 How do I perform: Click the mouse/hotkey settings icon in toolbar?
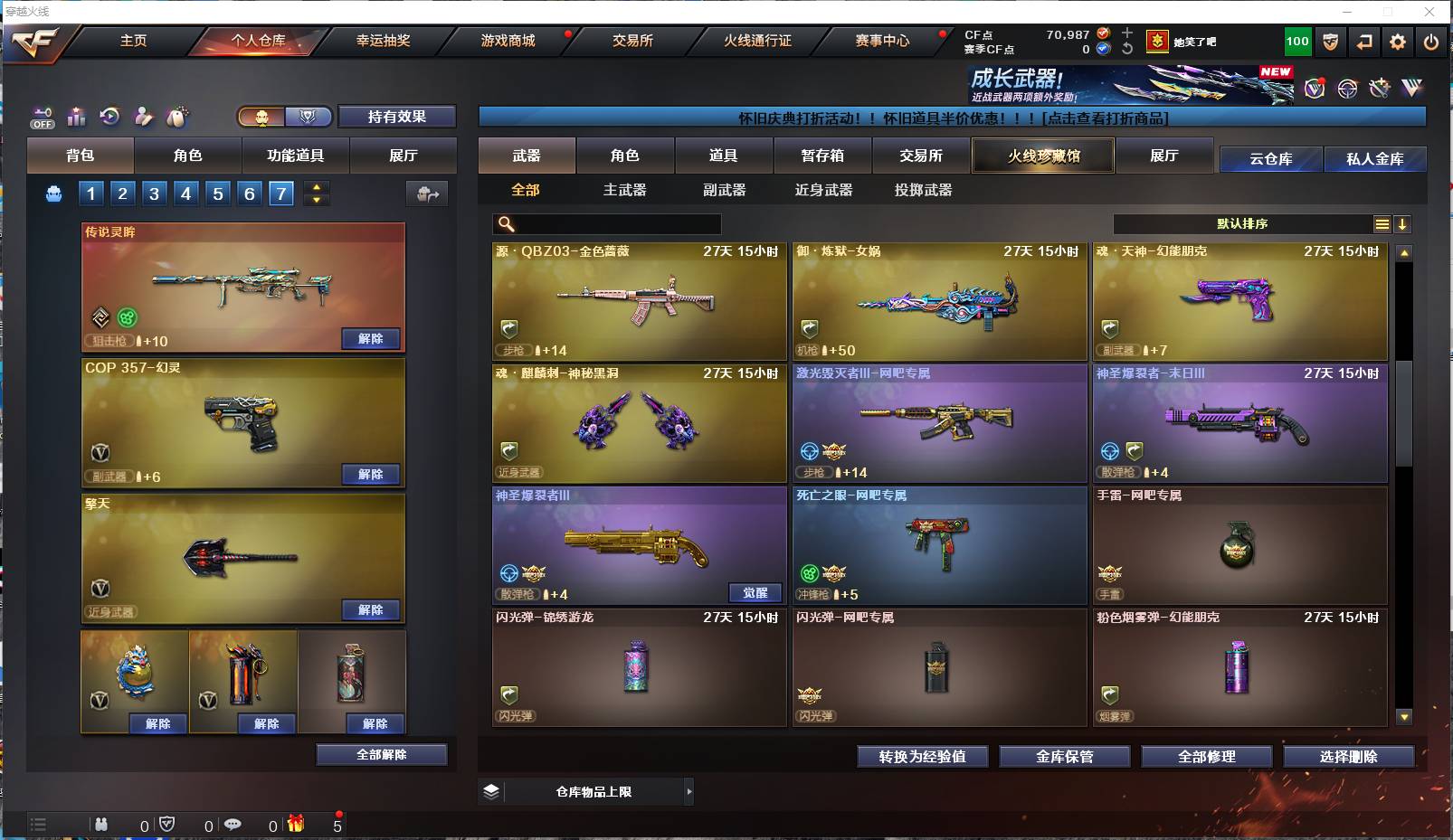pyautogui.click(x=178, y=116)
